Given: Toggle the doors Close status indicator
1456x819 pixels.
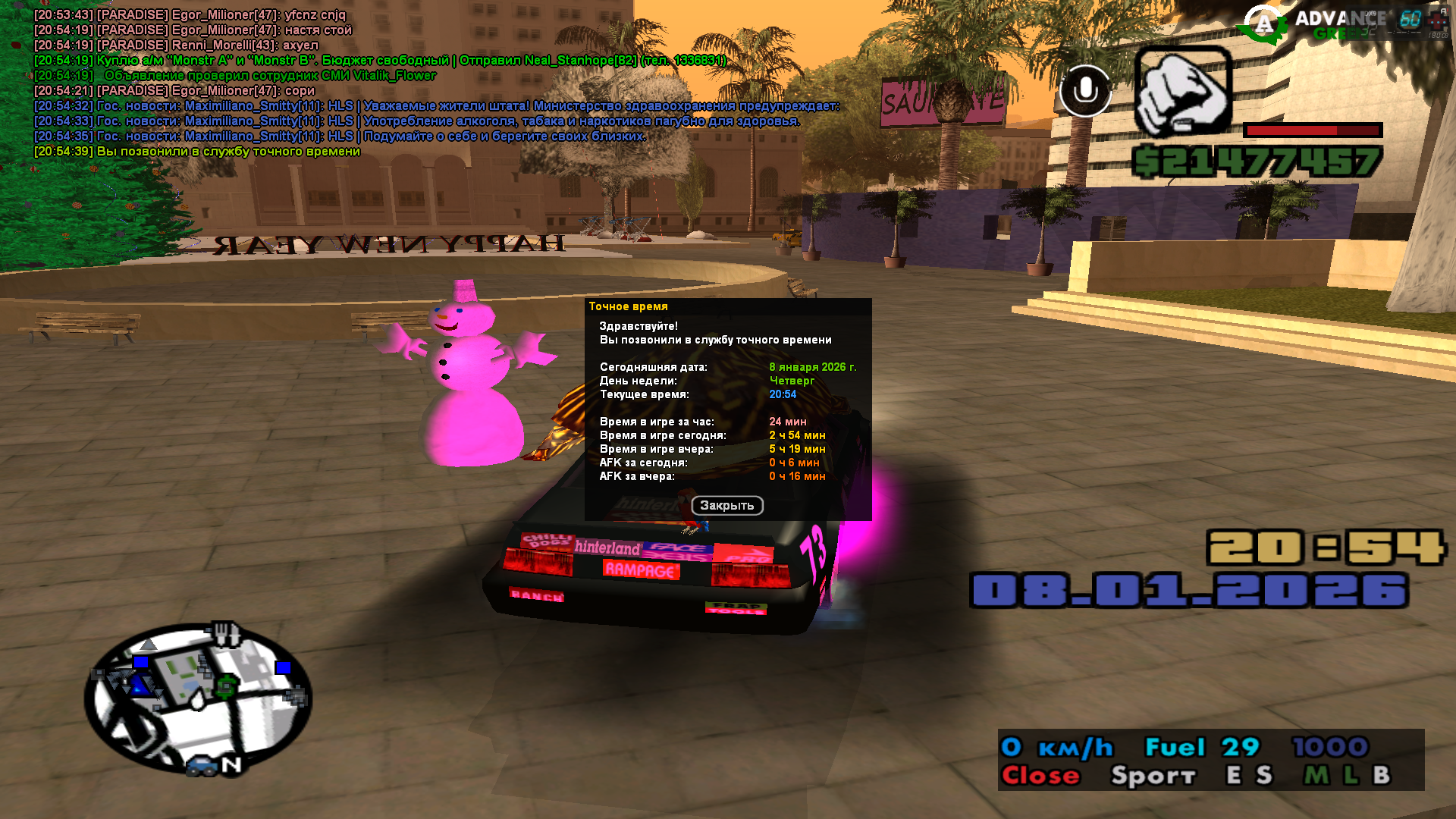Looking at the screenshot, I should click(1040, 776).
